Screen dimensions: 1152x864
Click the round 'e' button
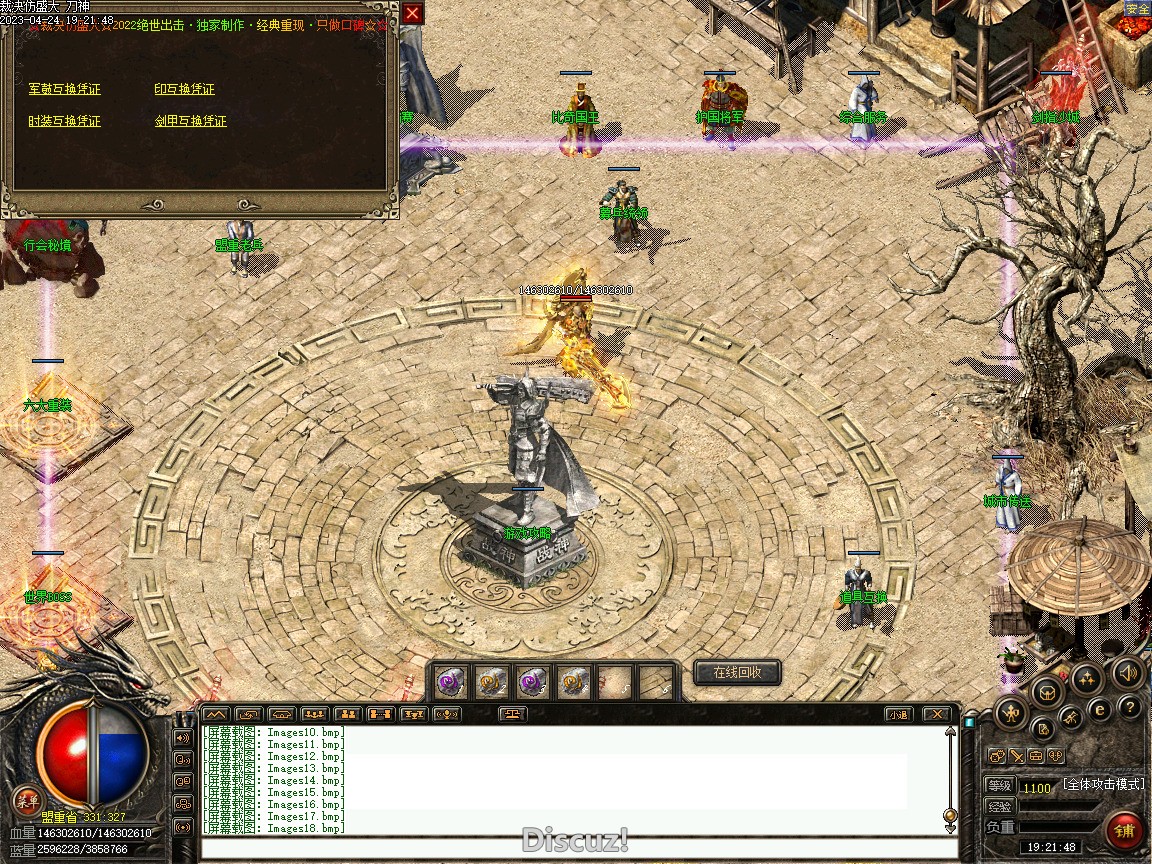1100,709
